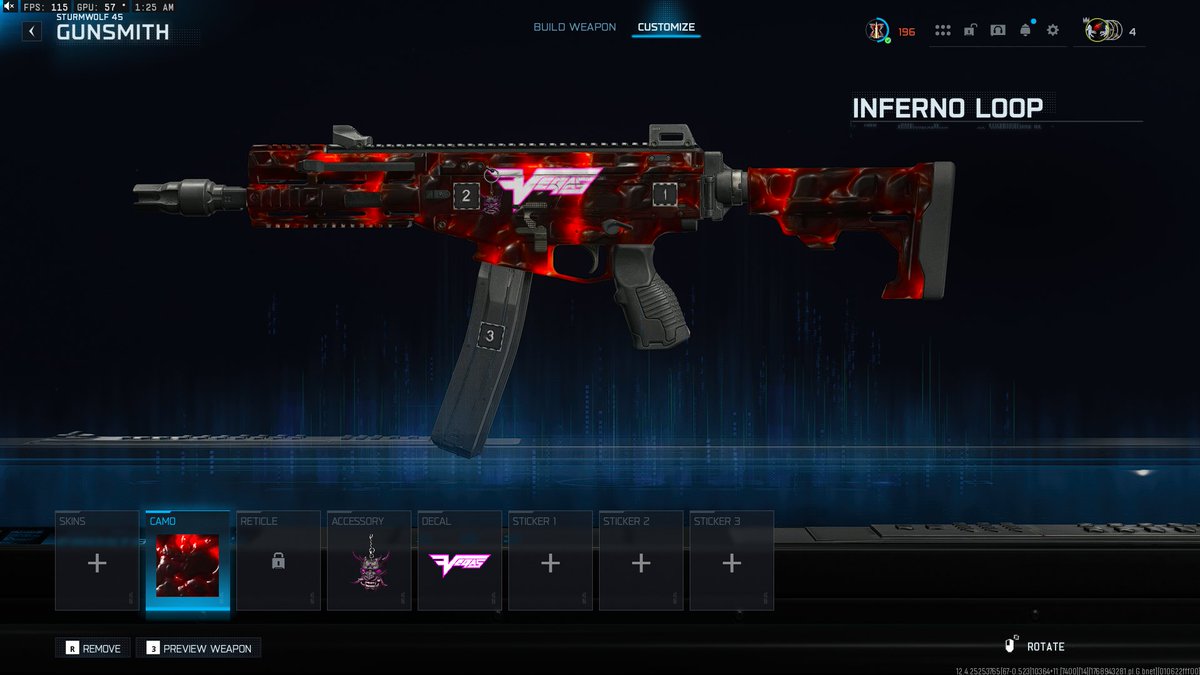Open the player profile emblem
This screenshot has width=1200, height=675.
pos(878,31)
